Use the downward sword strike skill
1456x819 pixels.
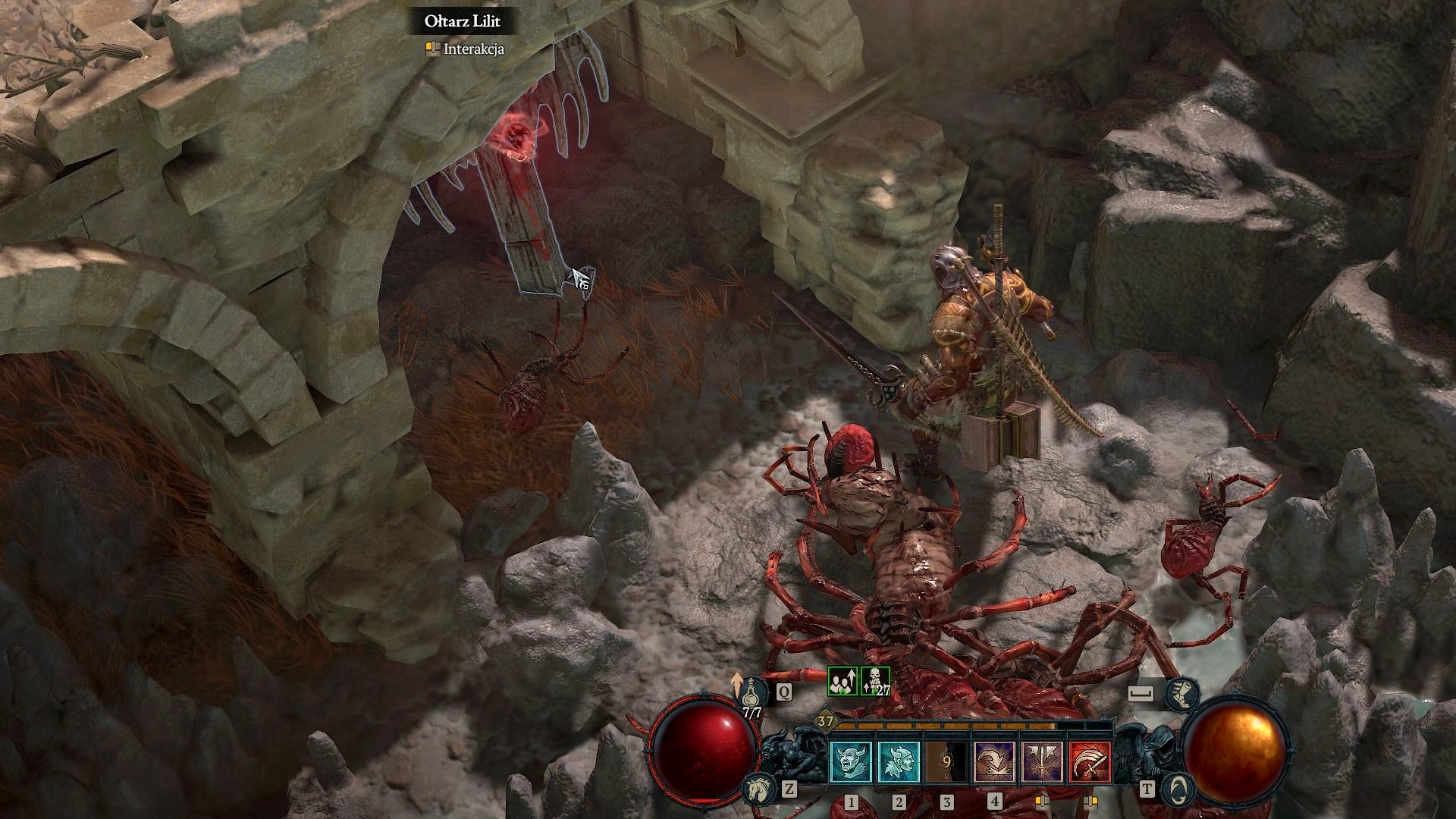click(x=1042, y=761)
